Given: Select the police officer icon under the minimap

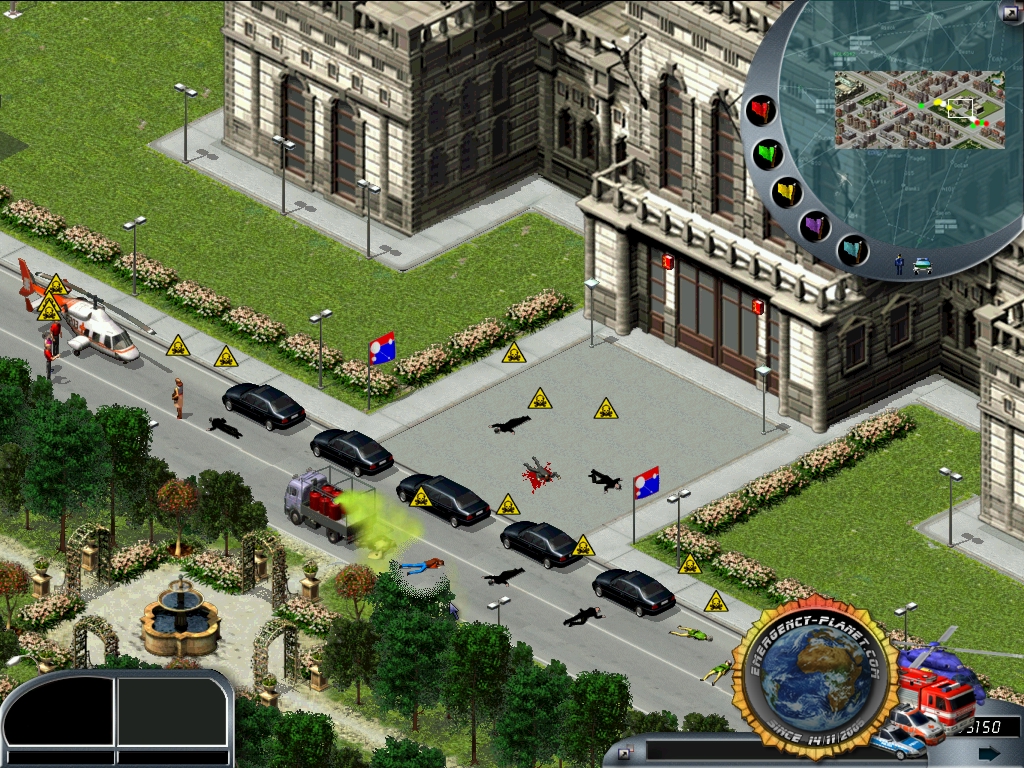Looking at the screenshot, I should (x=899, y=264).
